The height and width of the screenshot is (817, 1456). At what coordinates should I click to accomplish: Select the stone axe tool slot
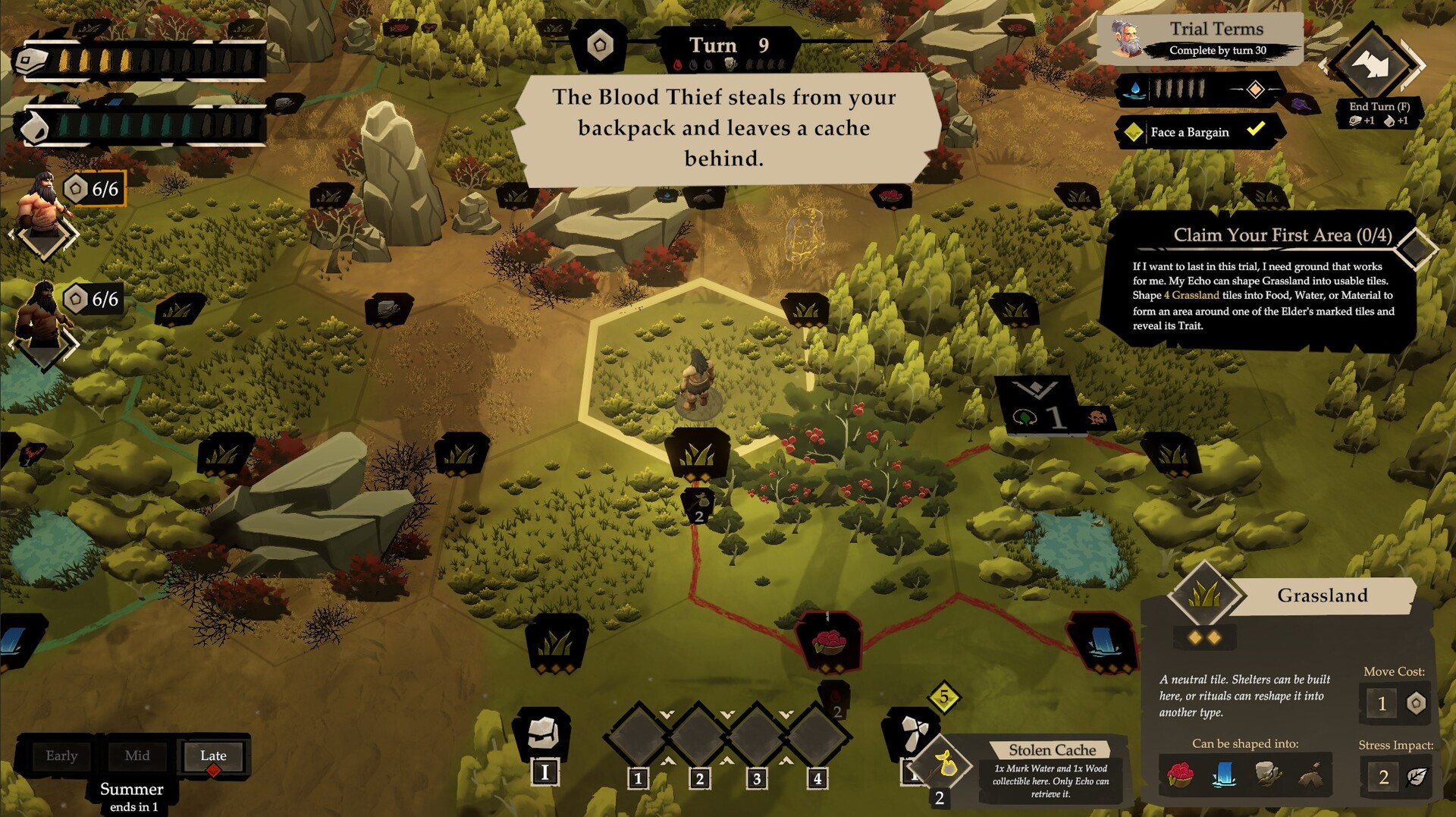[x=911, y=731]
